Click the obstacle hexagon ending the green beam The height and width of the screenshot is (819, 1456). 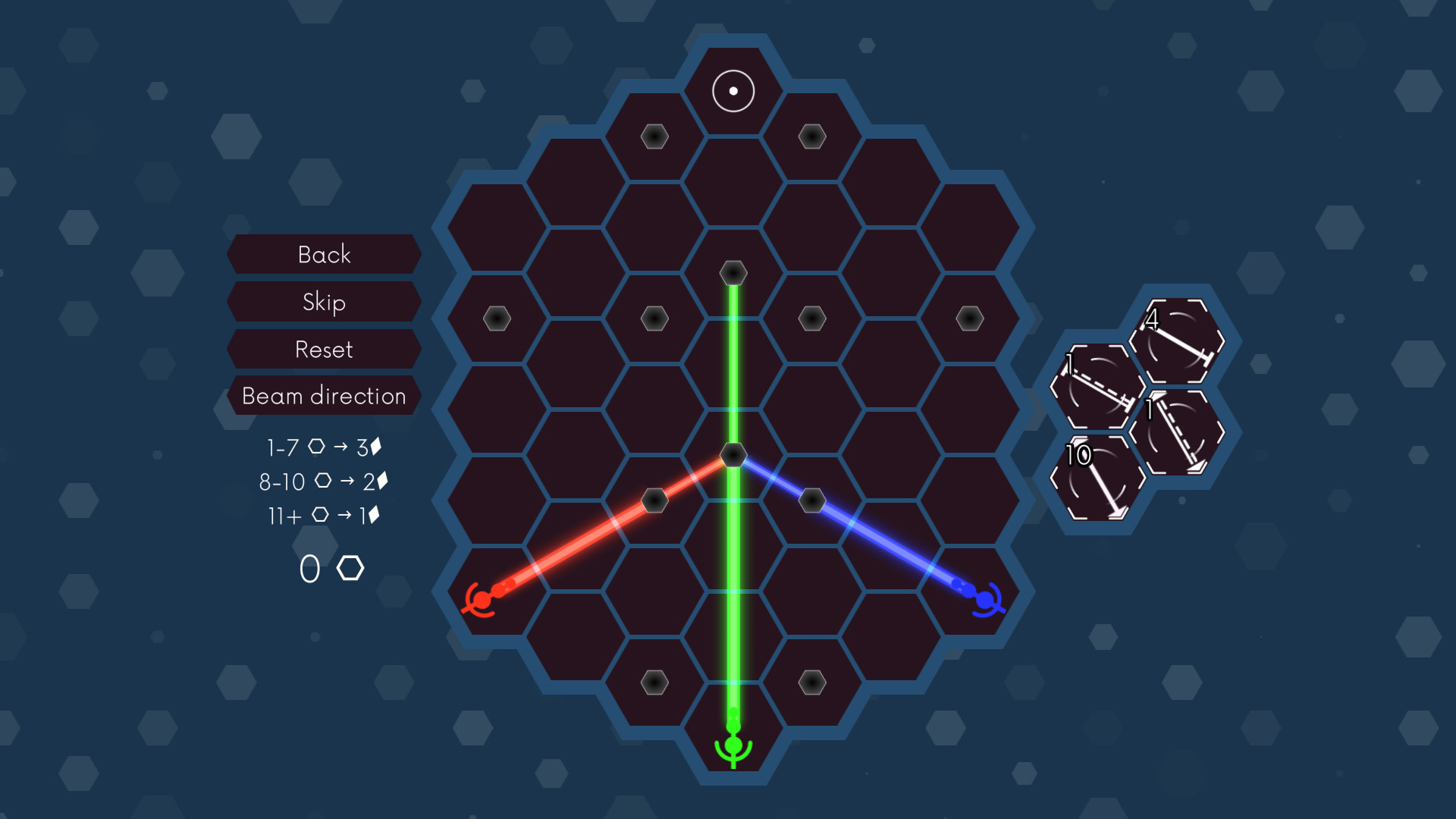click(733, 273)
